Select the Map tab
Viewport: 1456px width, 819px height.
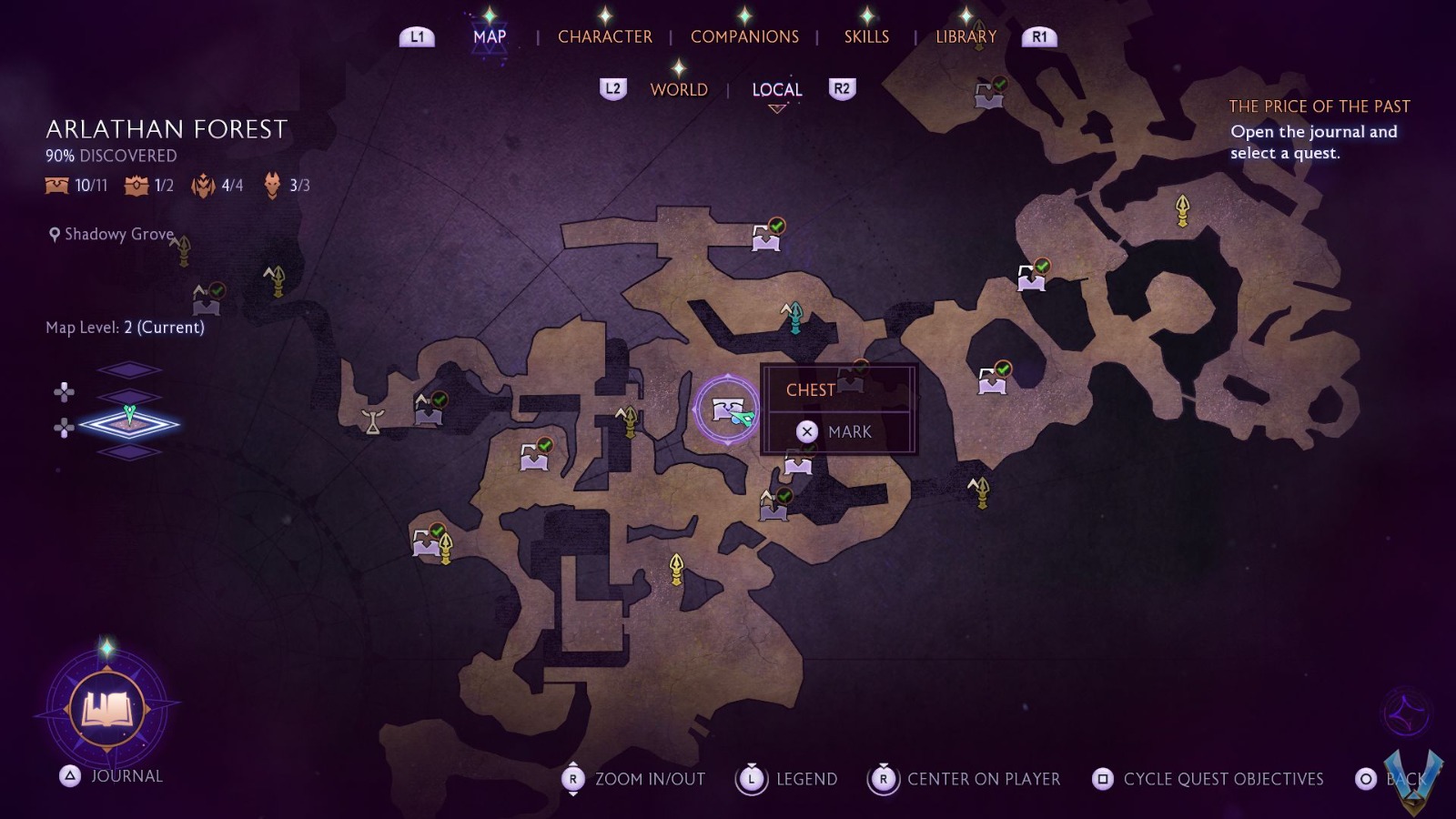490,36
